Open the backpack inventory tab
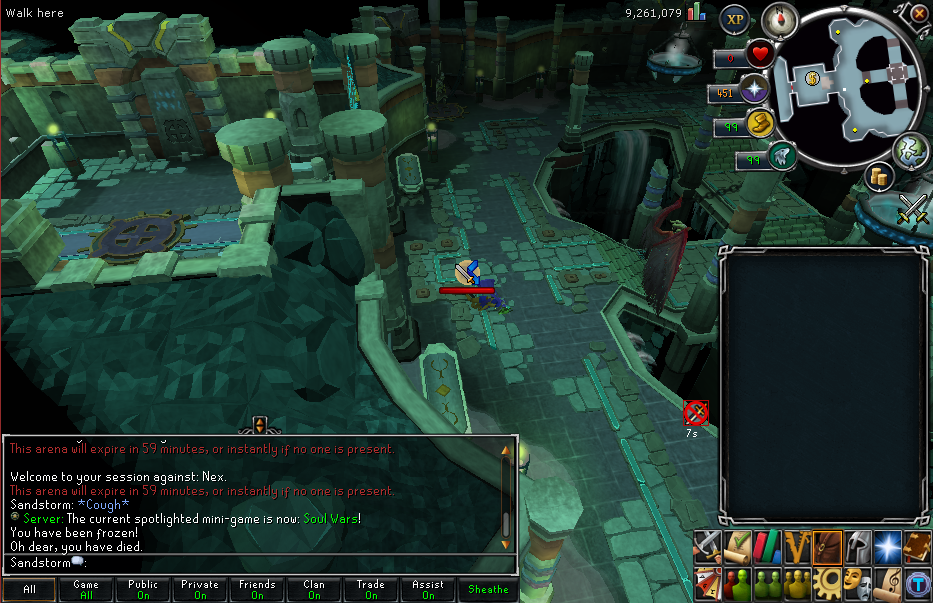933x603 pixels. 826,545
